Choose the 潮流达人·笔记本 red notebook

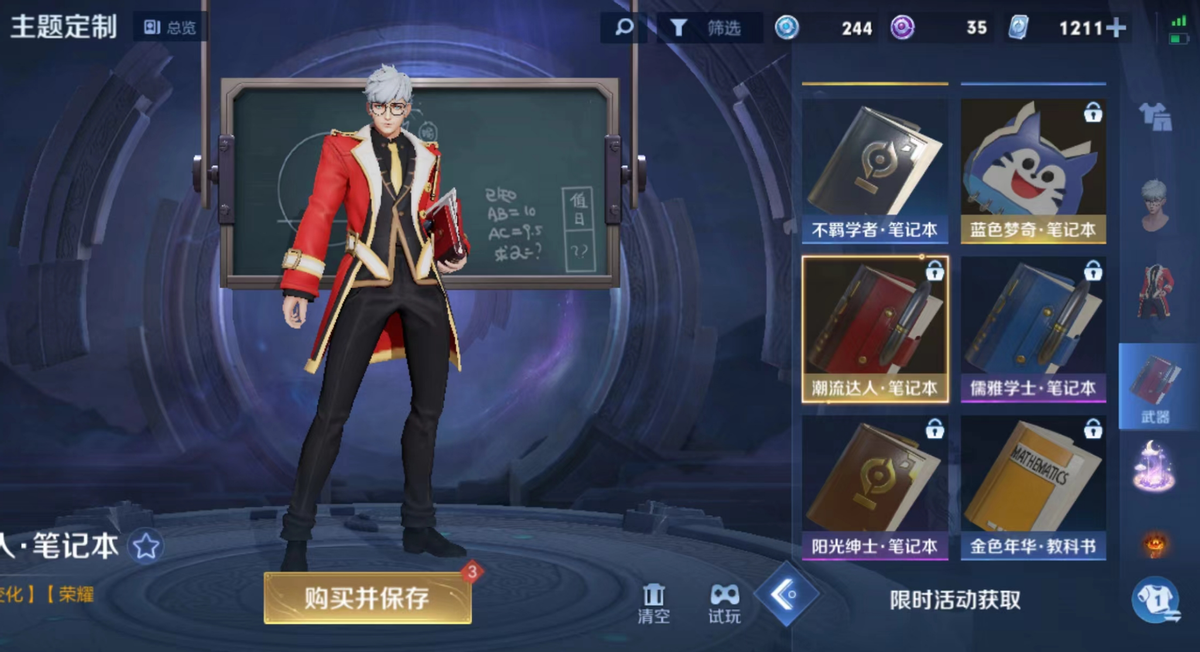874,328
